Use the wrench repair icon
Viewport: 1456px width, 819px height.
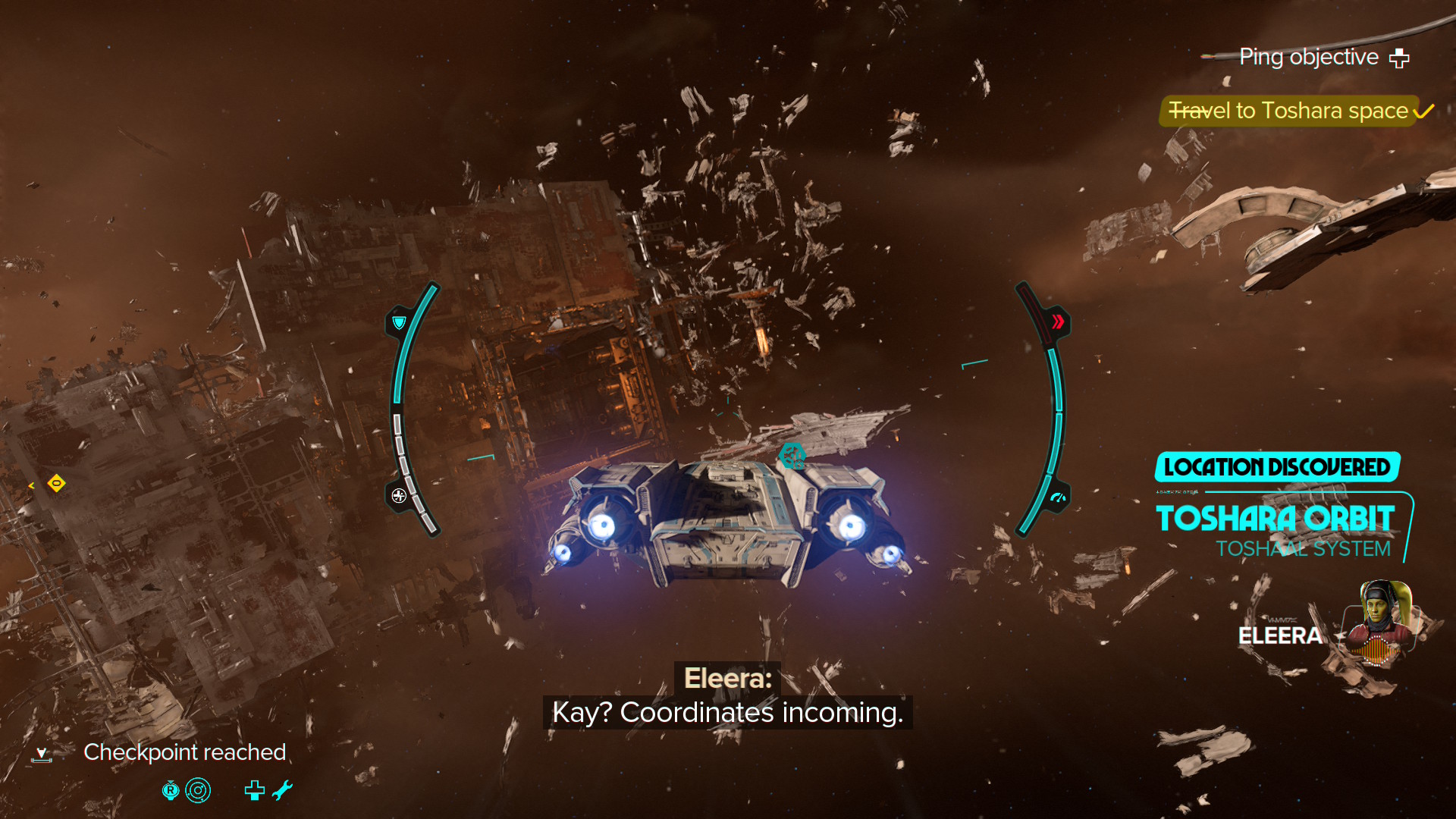(282, 790)
